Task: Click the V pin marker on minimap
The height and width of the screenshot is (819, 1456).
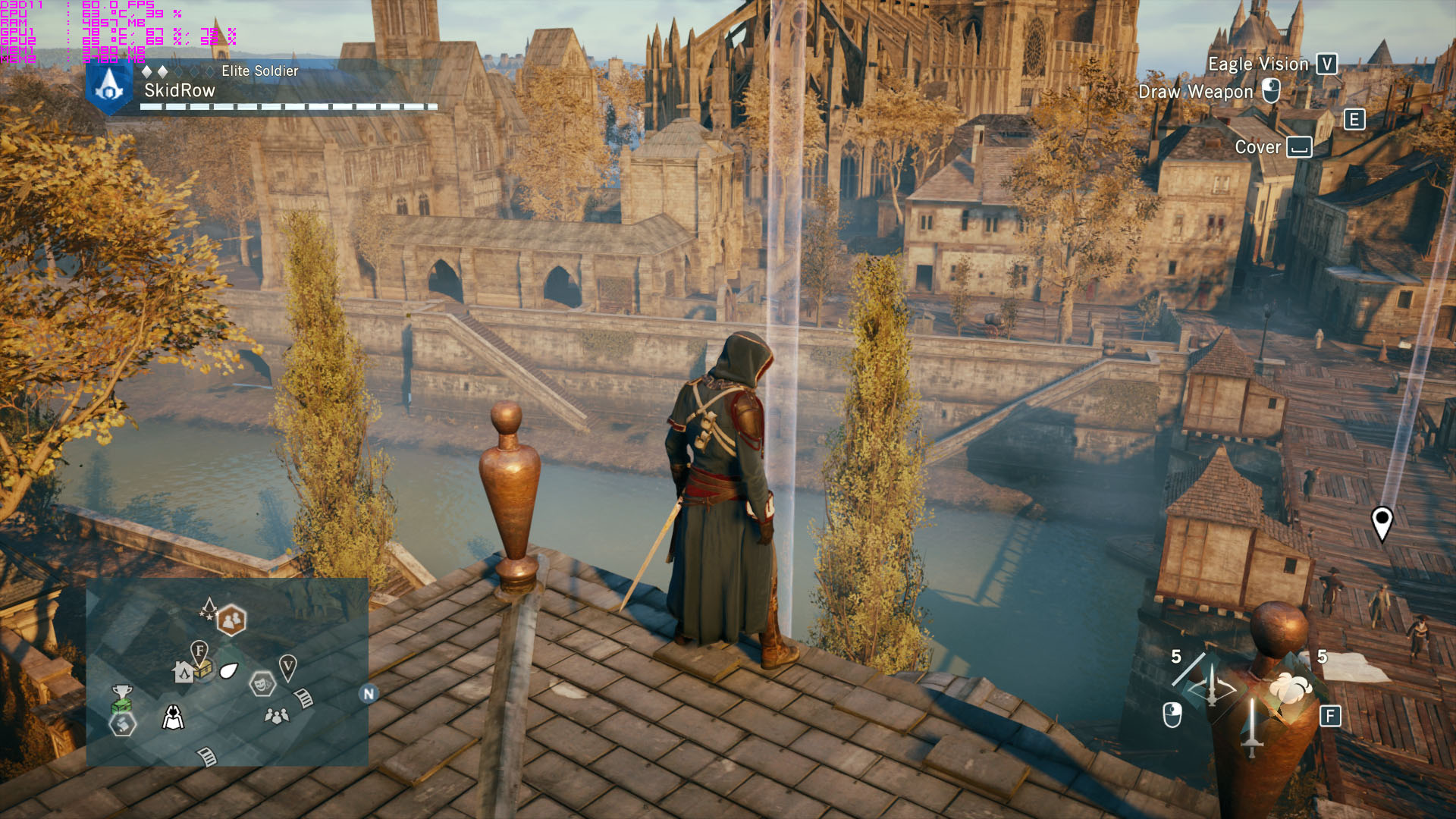Action: 287,667
